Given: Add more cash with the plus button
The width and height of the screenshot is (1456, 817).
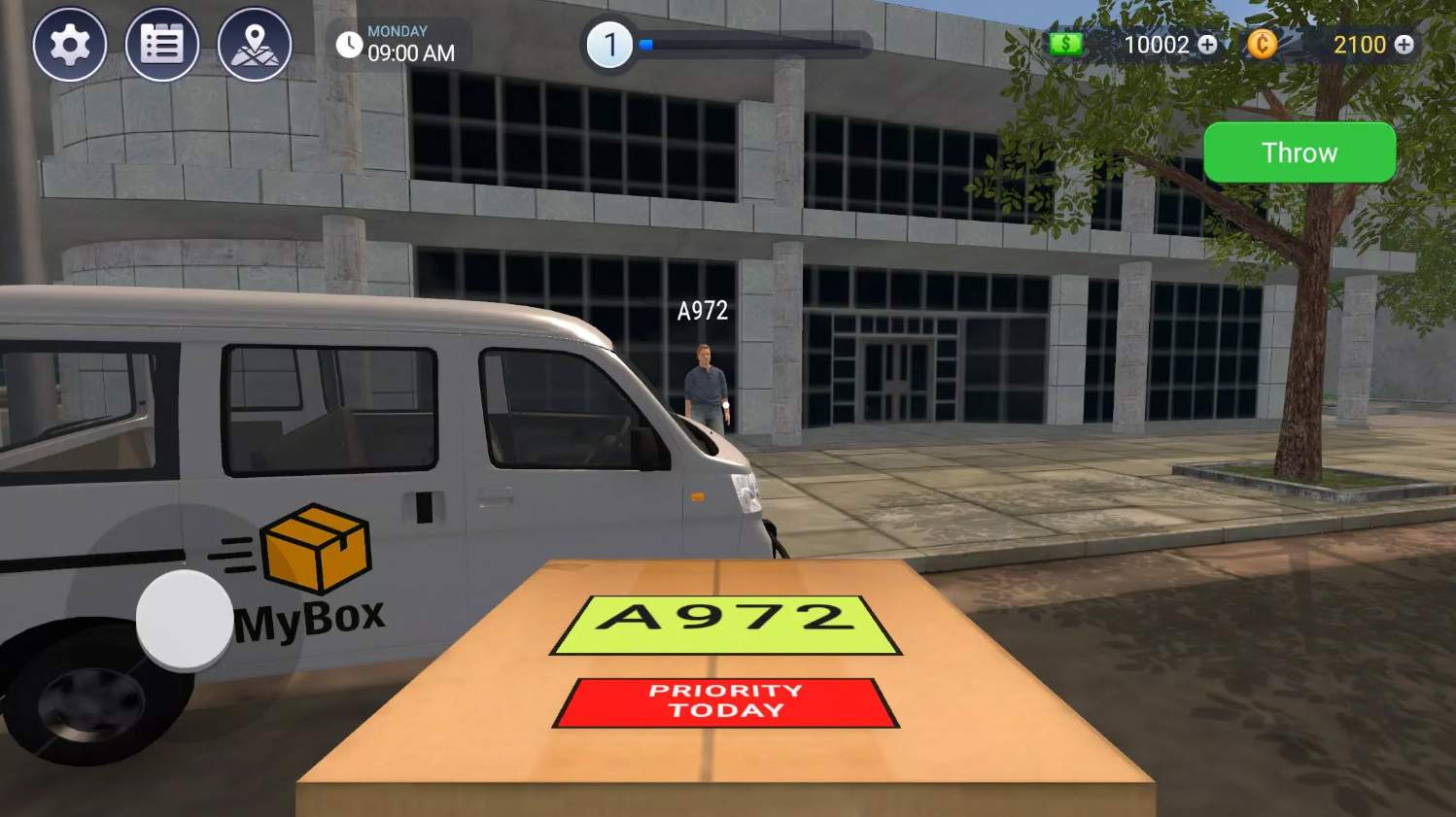Looking at the screenshot, I should (1207, 45).
